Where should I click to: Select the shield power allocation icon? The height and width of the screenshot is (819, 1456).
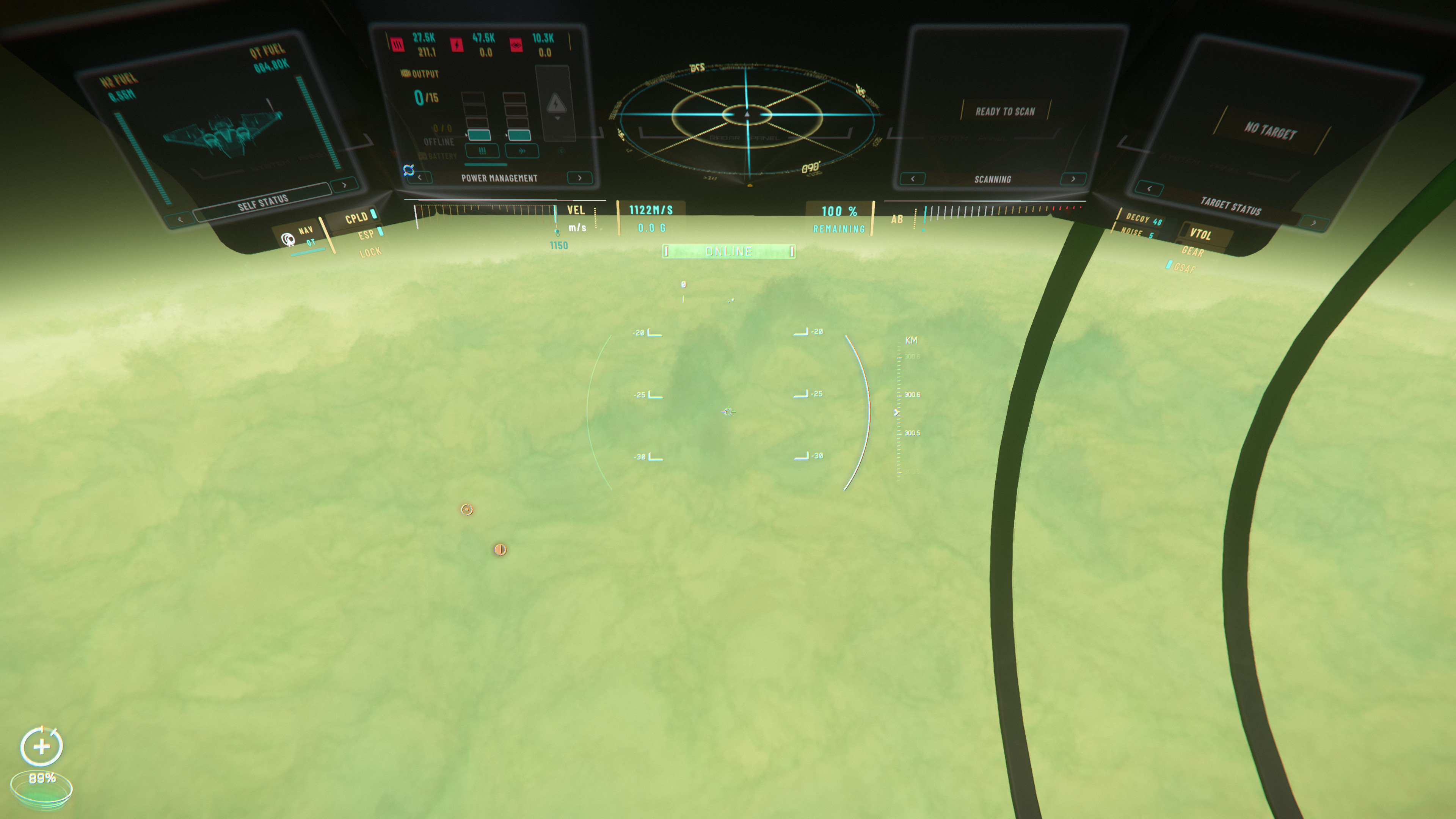tap(516, 45)
